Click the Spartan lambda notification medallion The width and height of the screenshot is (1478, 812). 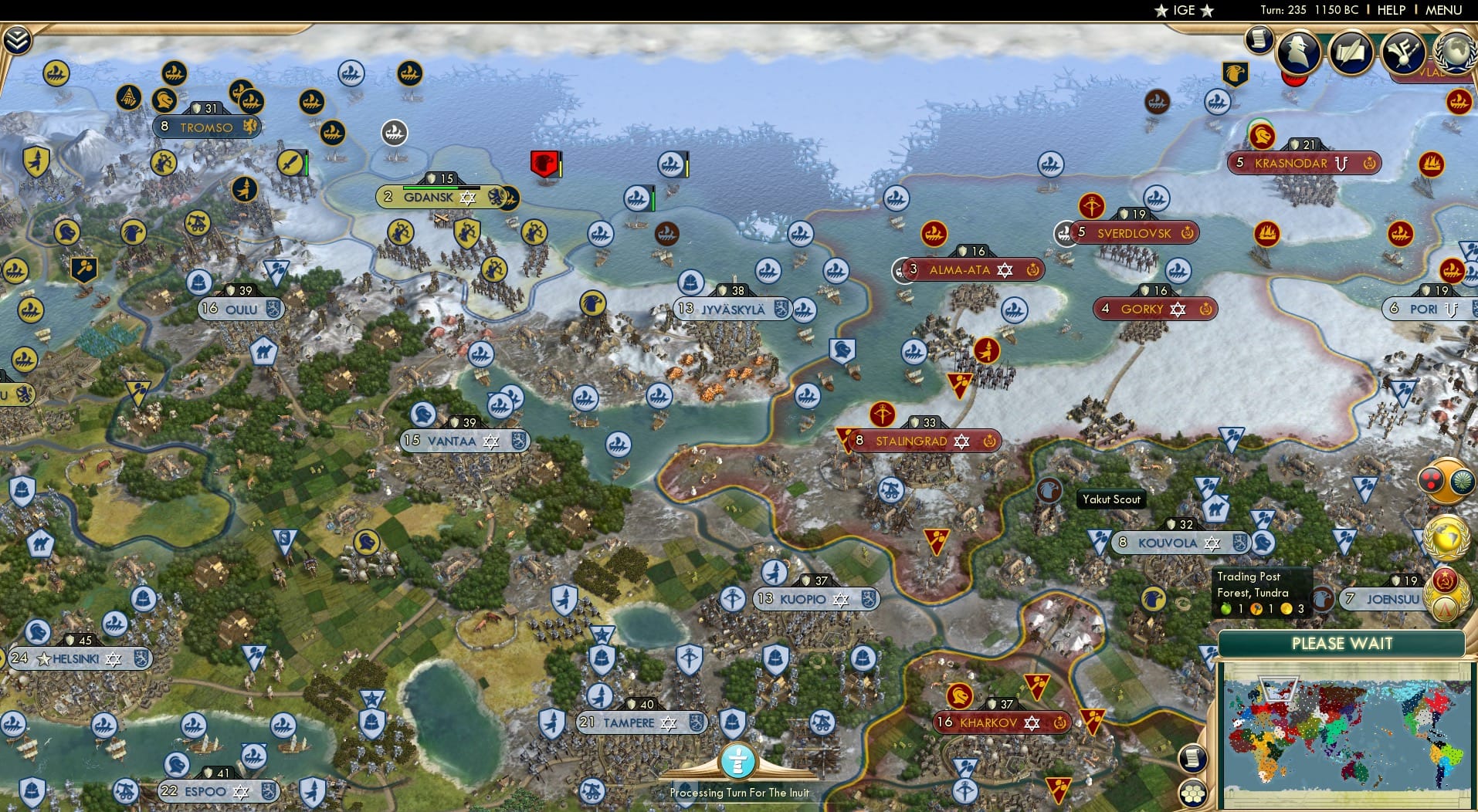1446,609
